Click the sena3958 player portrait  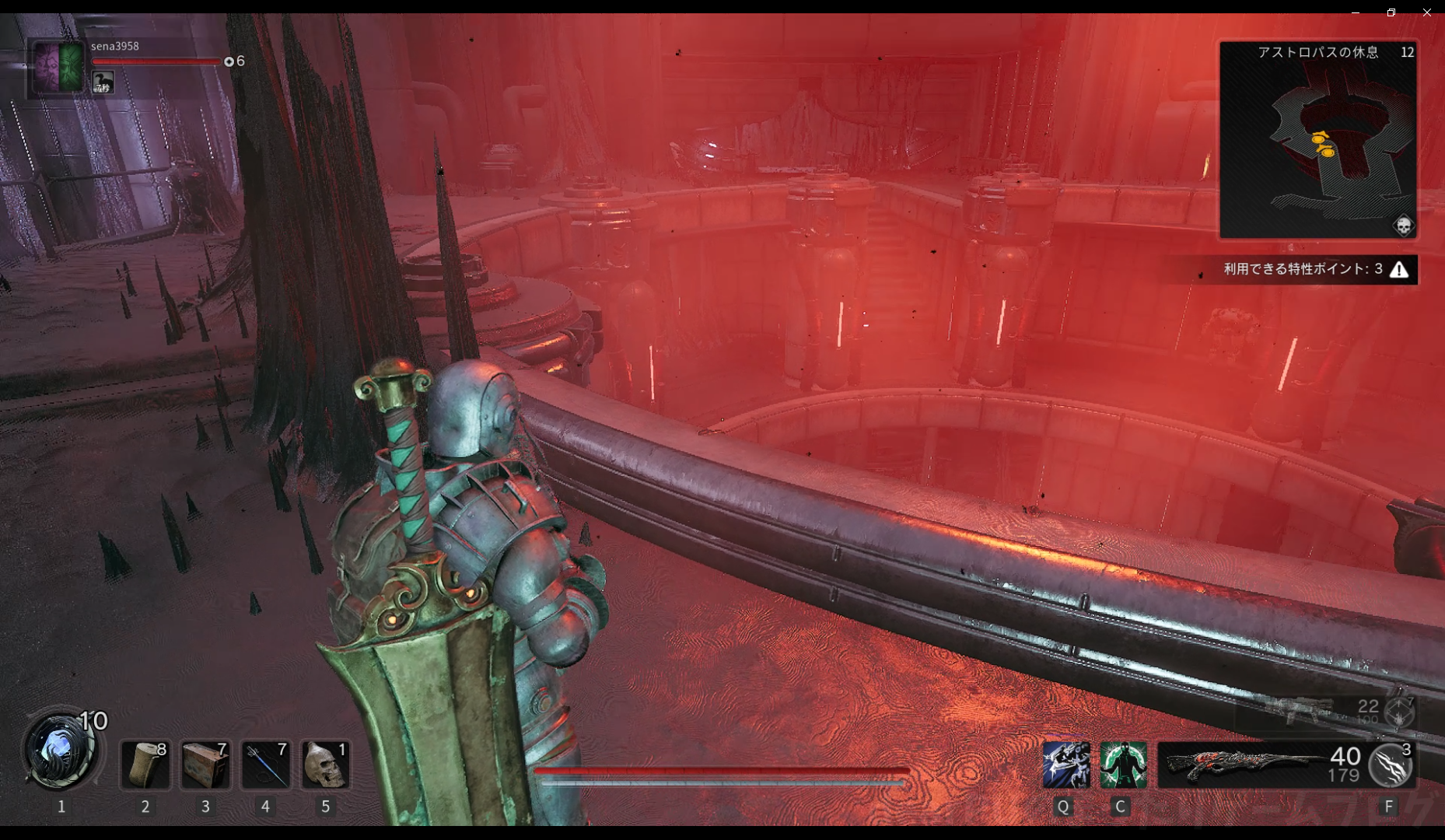point(58,67)
